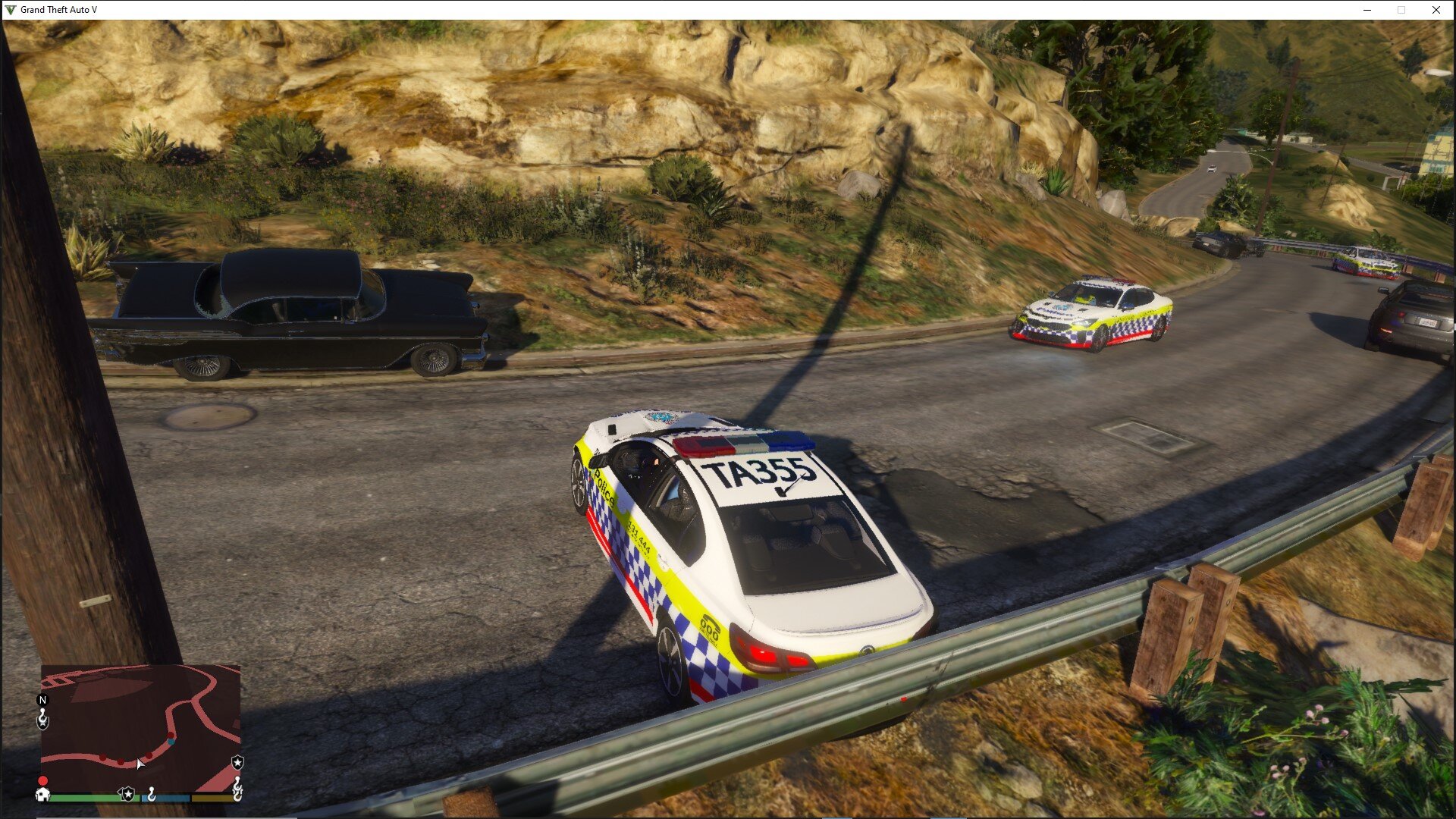Click the blue dot blip on the minimap

[171, 741]
